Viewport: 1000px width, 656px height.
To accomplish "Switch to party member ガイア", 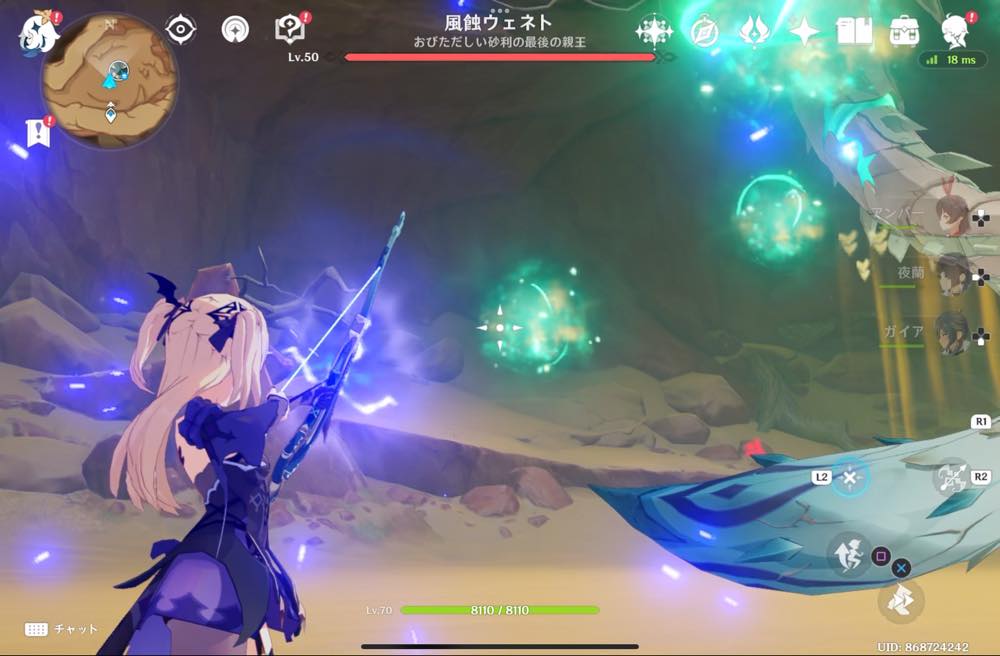I will 951,332.
